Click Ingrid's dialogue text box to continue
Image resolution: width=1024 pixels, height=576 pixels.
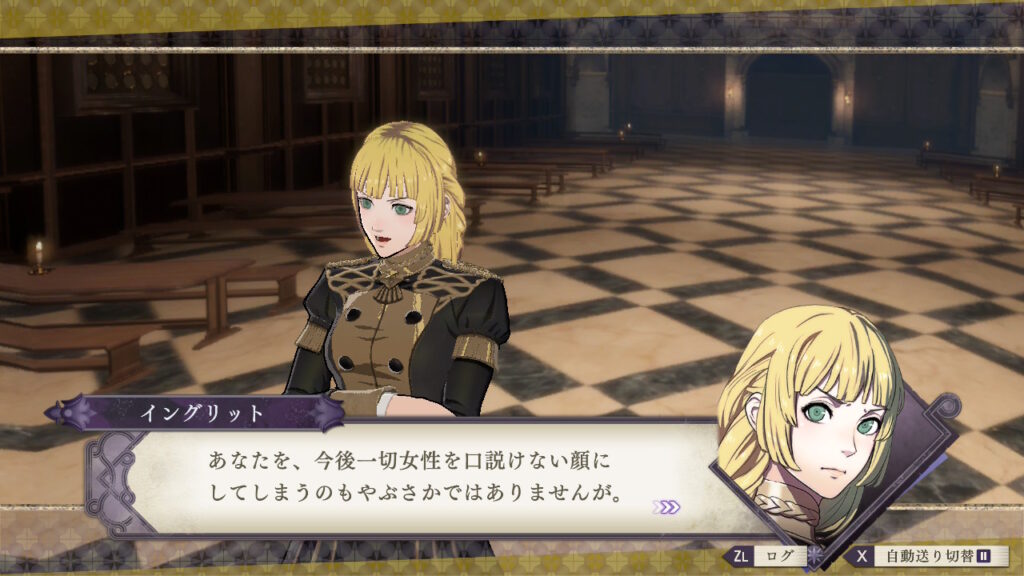point(420,479)
